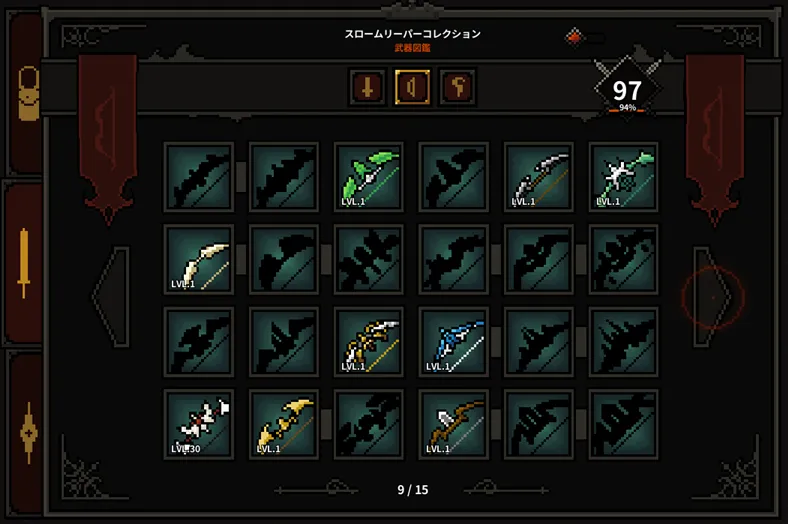Inspect the brown wooden bow with arrowhead

454,424
